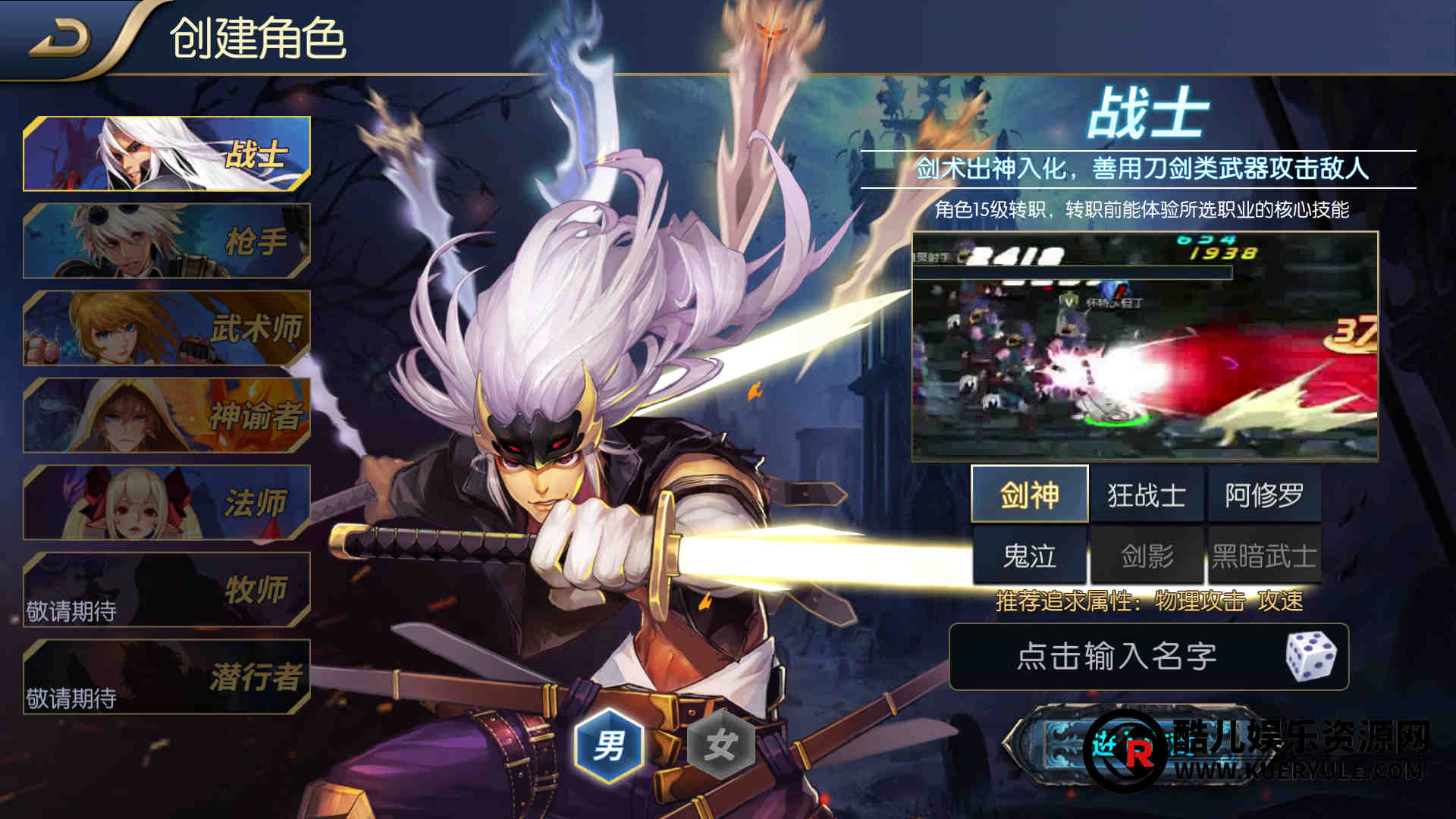Select the 剑神 subclass
The image size is (1456, 819).
coord(1029,495)
